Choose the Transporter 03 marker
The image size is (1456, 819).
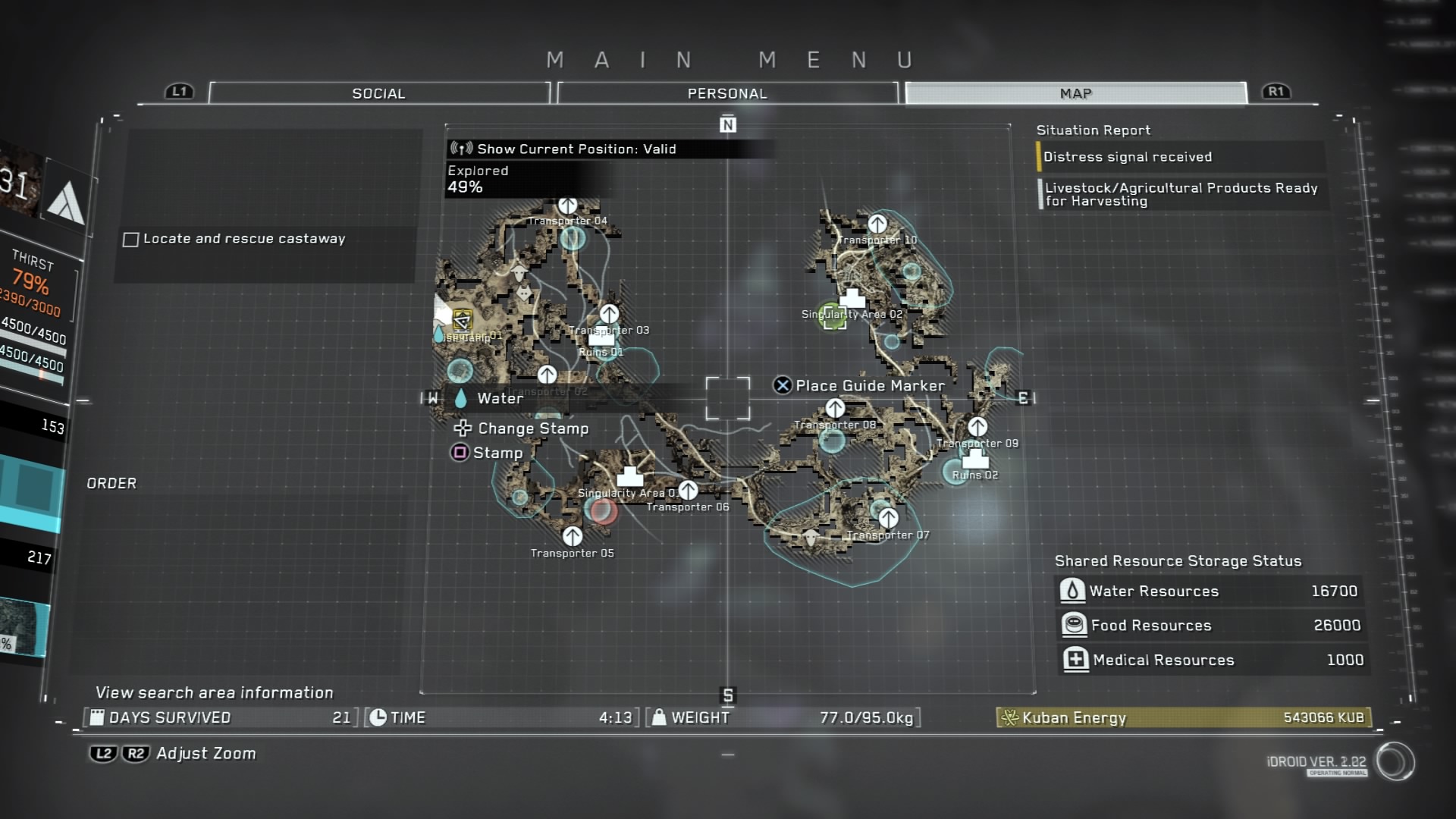(x=609, y=314)
